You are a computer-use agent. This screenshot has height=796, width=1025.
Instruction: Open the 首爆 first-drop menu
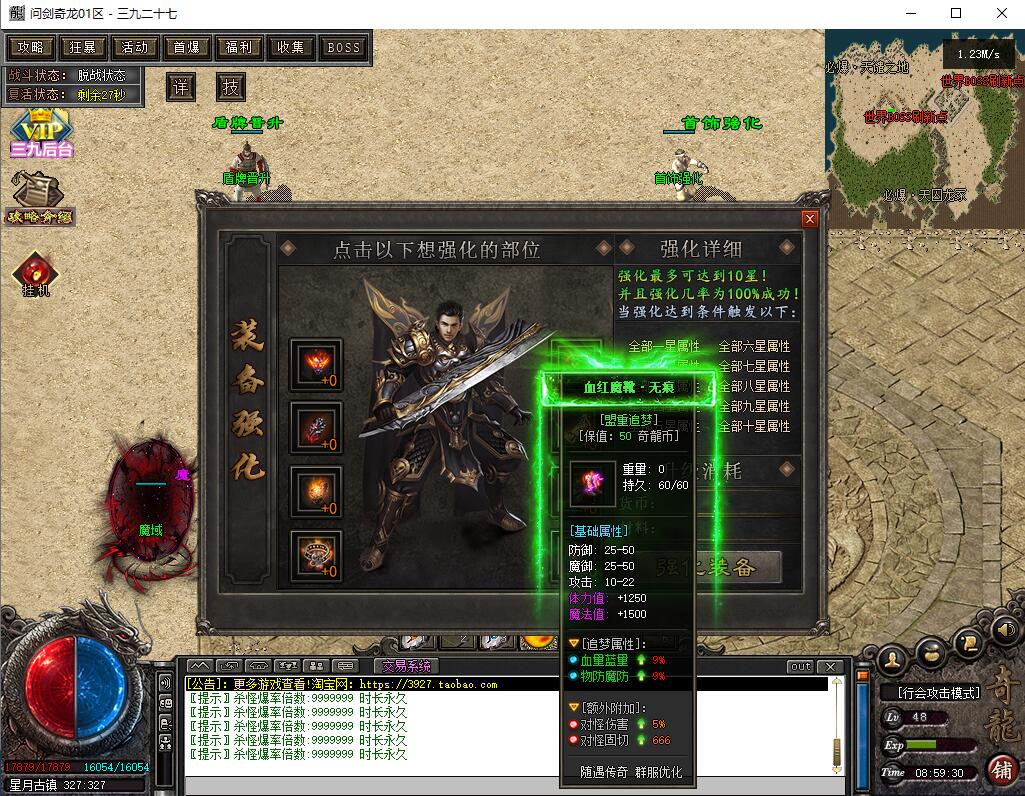click(x=187, y=47)
